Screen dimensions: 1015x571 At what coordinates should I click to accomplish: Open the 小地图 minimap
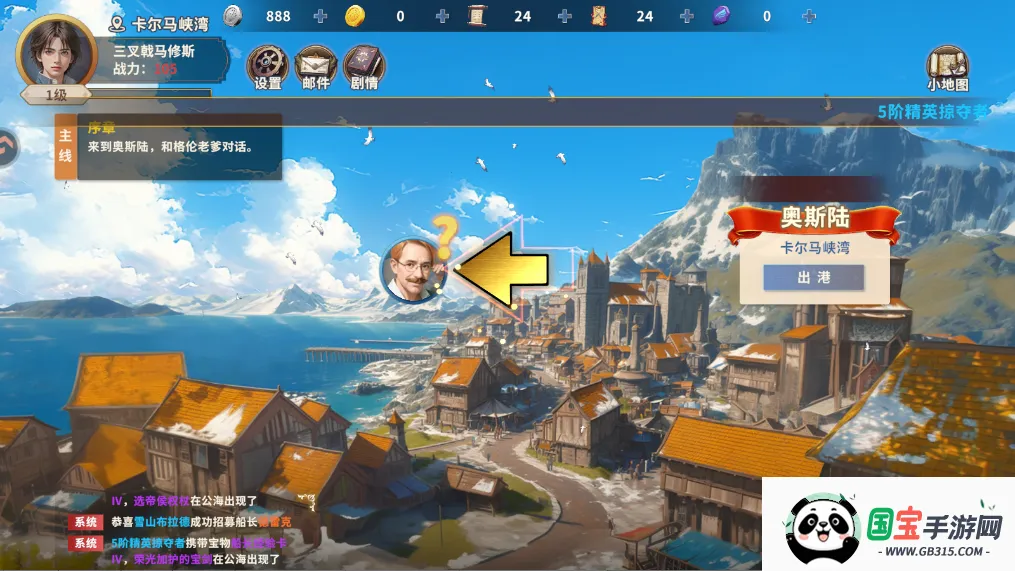click(947, 67)
